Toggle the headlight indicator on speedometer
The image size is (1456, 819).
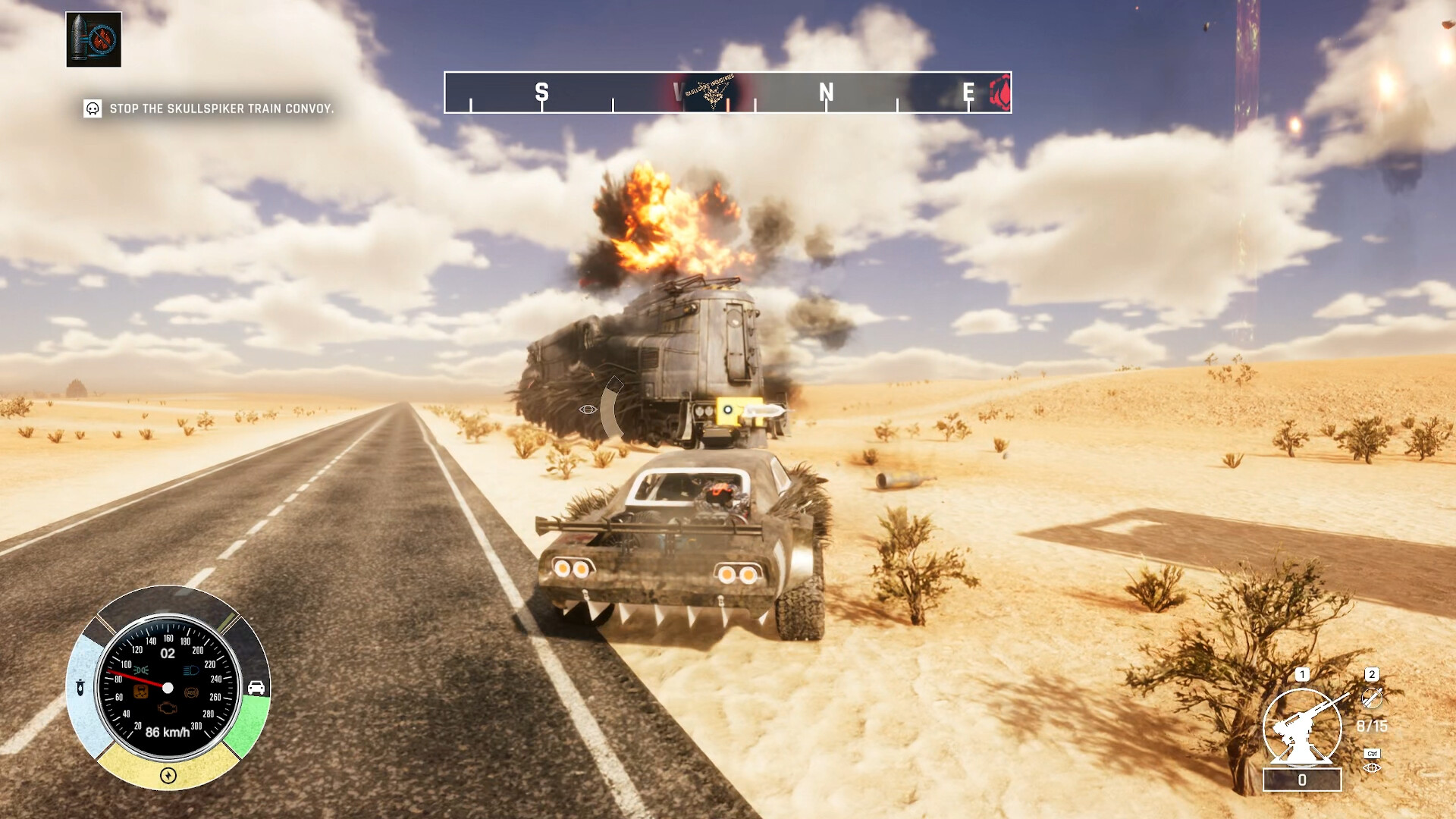[190, 670]
